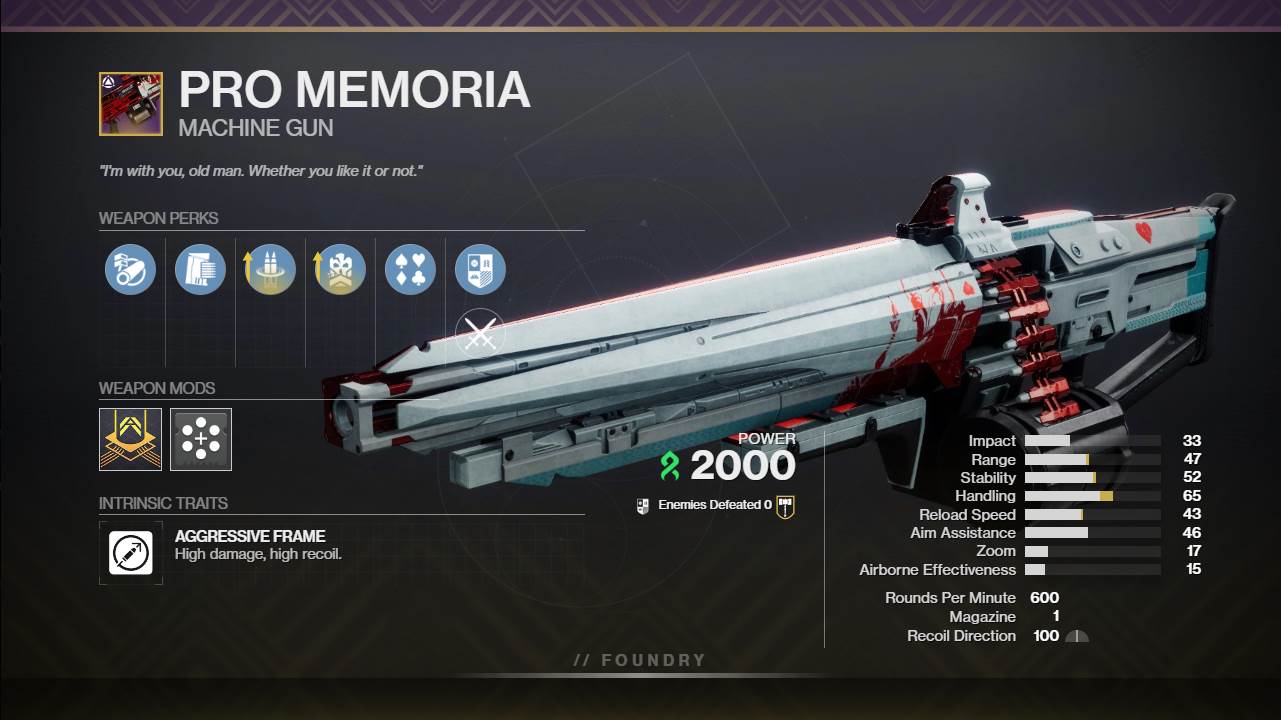Inspect the enhanced twin-bullets trait perk

click(270, 269)
